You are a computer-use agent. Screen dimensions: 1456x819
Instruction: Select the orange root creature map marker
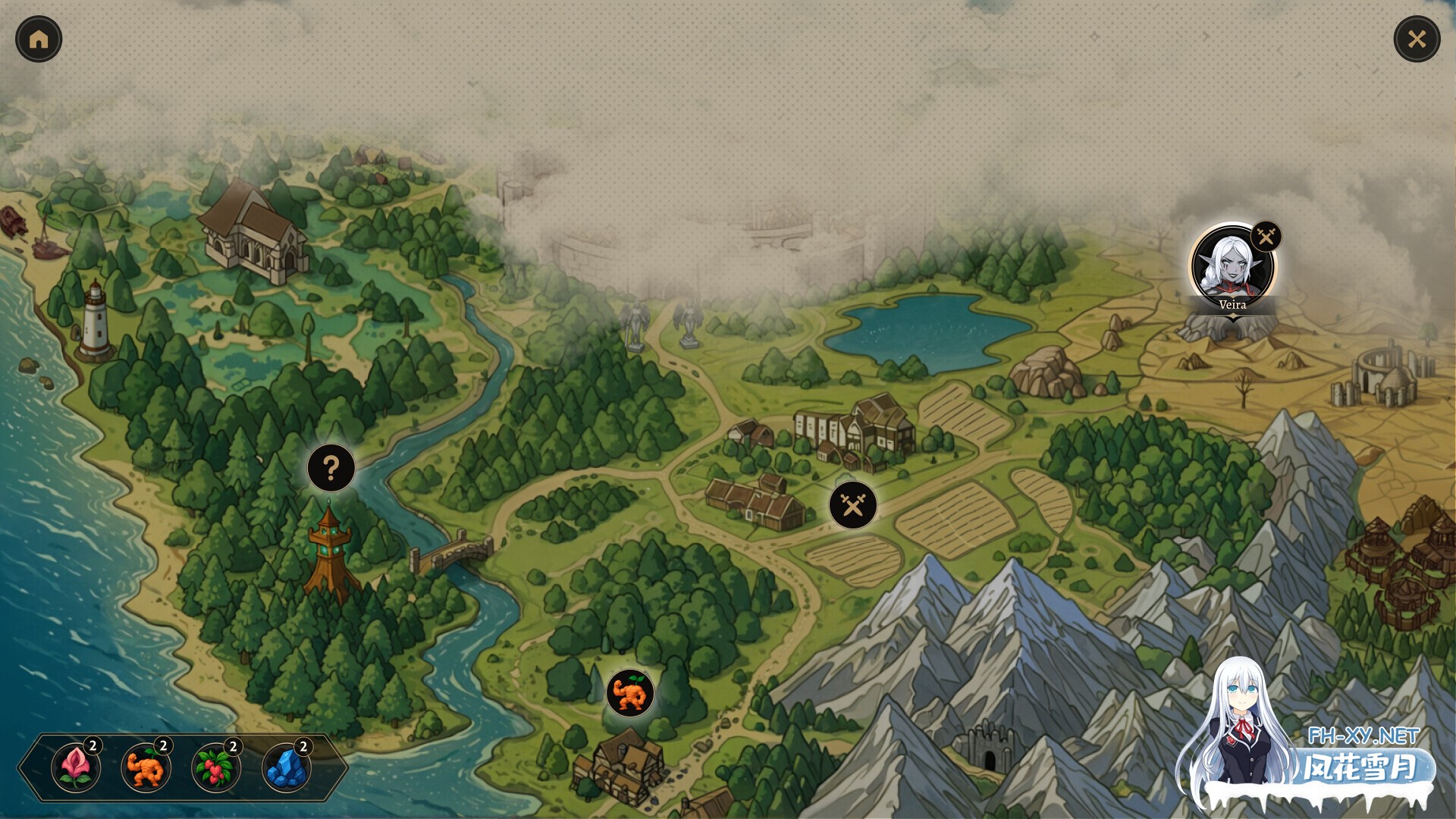pyautogui.click(x=630, y=693)
